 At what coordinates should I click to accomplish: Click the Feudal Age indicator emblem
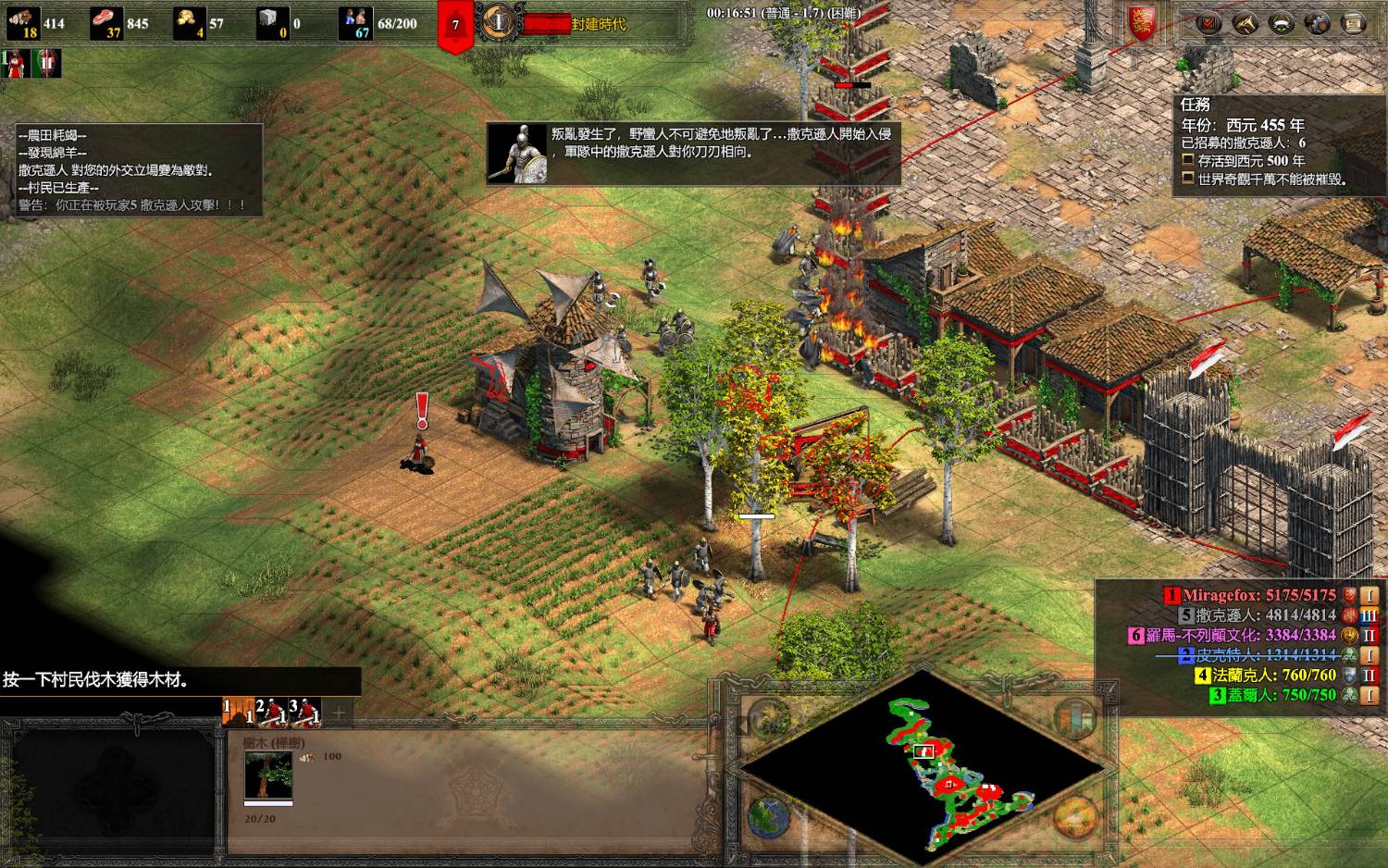point(500,22)
